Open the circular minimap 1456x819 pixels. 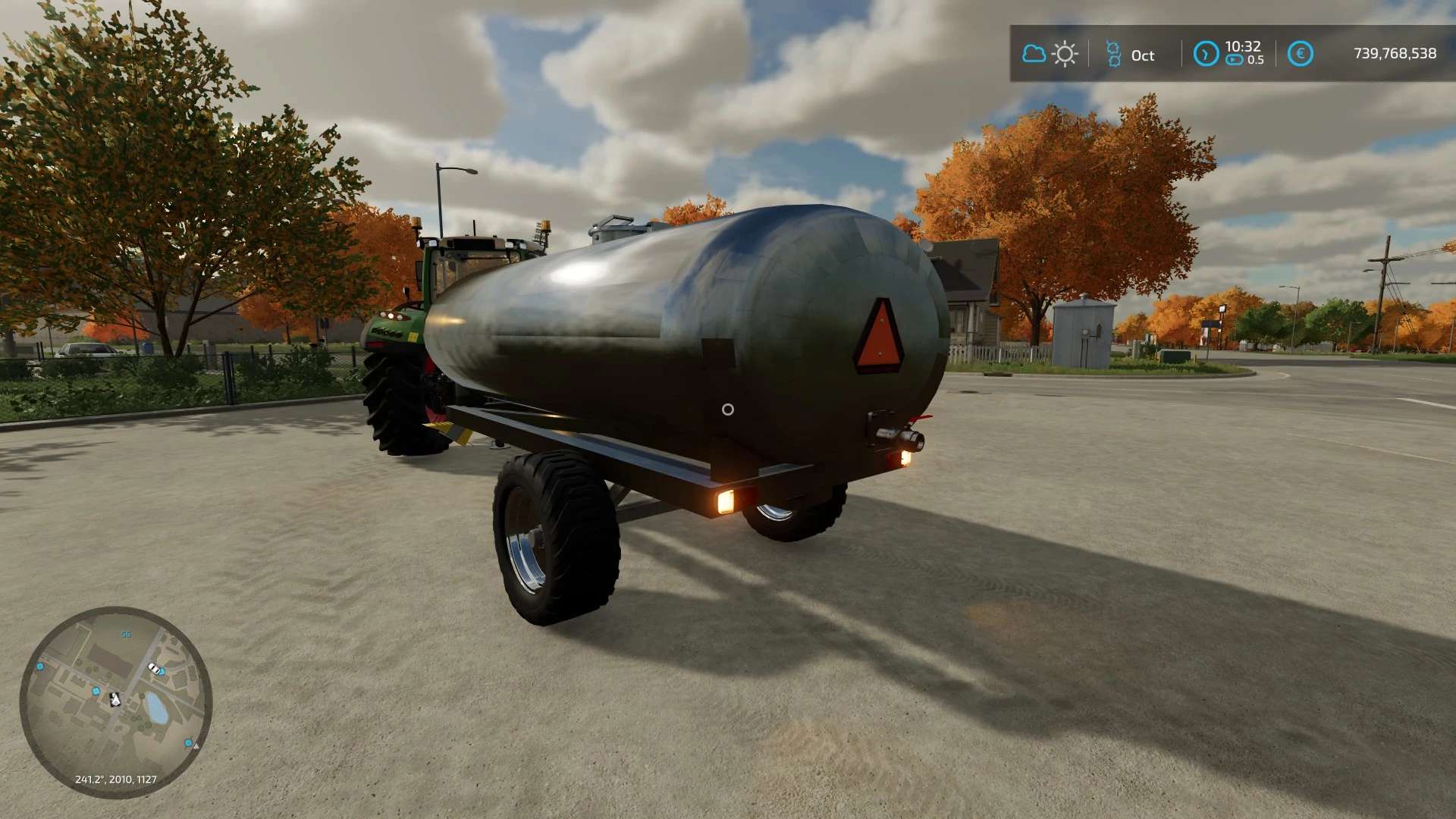(116, 701)
